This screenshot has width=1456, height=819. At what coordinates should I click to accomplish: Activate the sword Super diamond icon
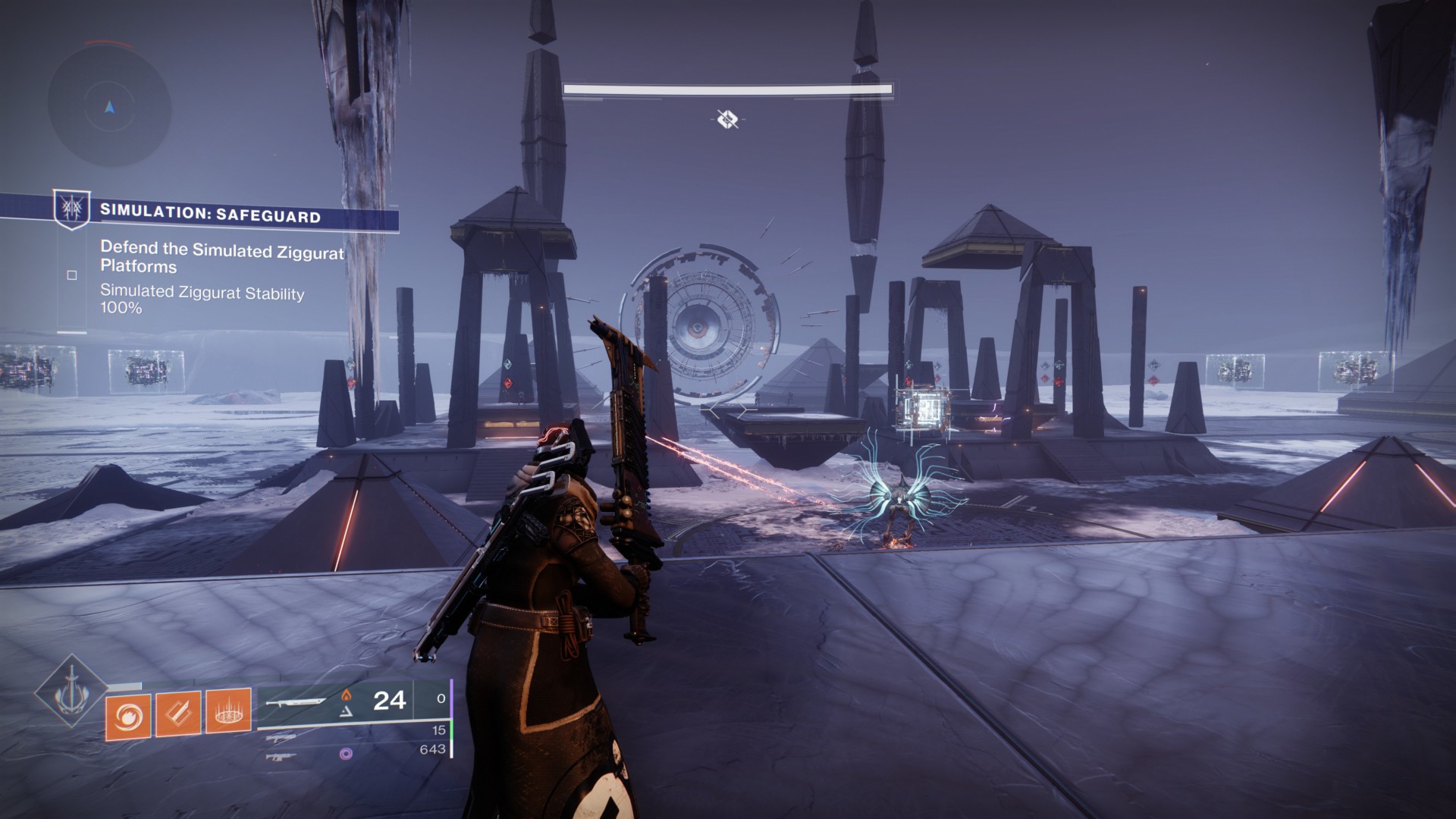[x=71, y=690]
